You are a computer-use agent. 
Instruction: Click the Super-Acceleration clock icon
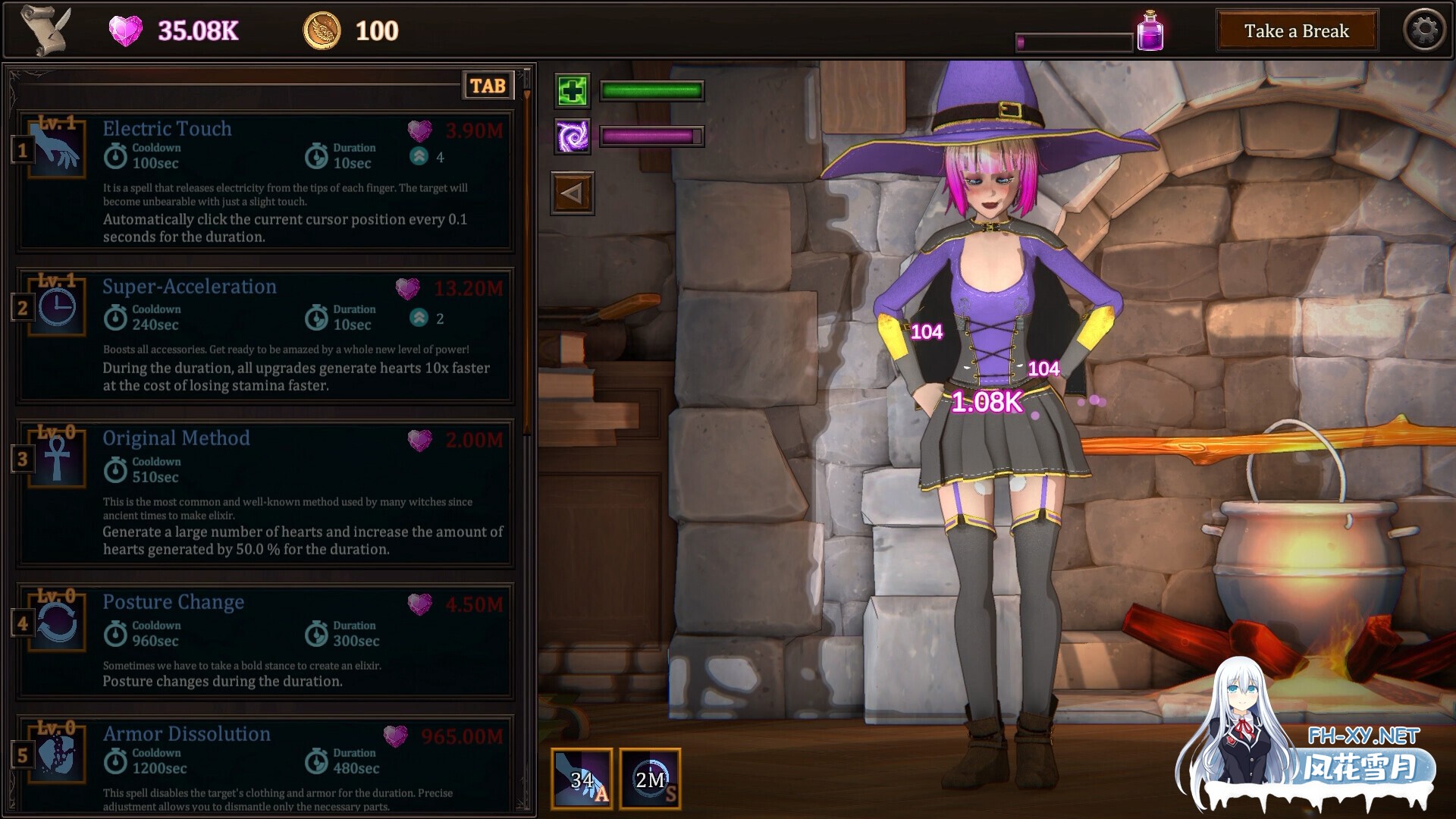55,307
